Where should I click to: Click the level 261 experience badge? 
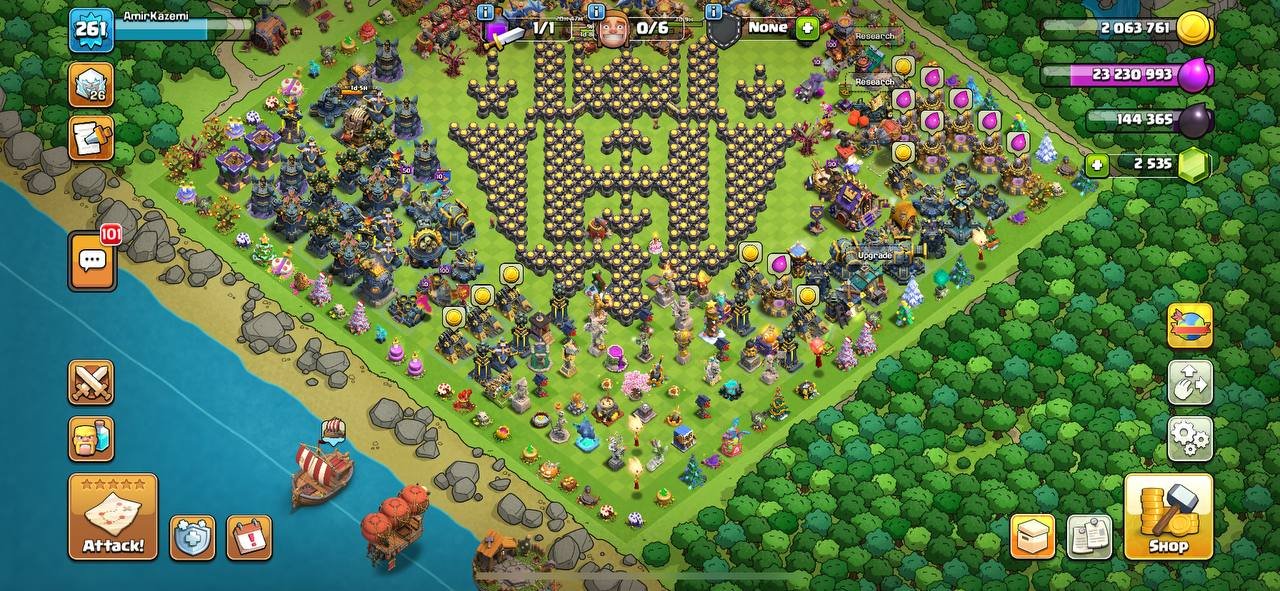point(91,29)
